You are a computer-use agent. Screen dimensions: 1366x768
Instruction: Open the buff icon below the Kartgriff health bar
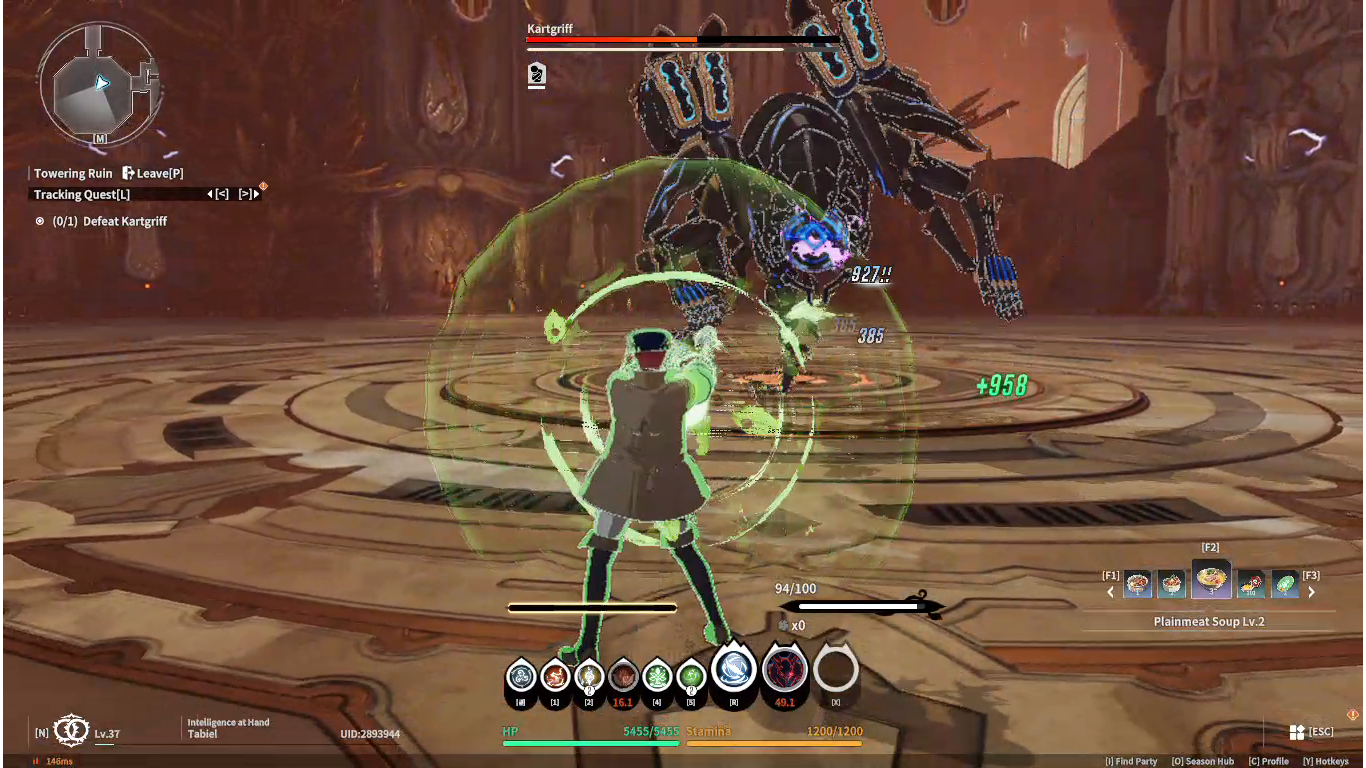535,75
